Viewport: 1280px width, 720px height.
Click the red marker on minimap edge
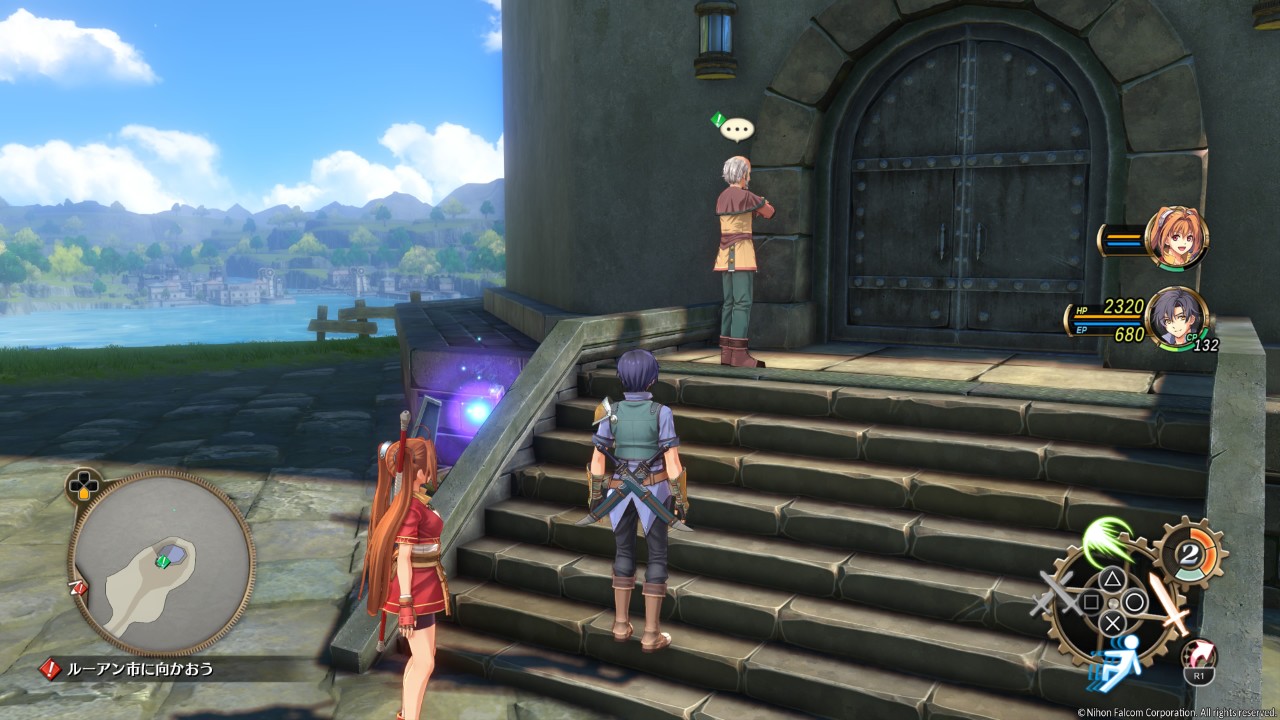coord(76,589)
